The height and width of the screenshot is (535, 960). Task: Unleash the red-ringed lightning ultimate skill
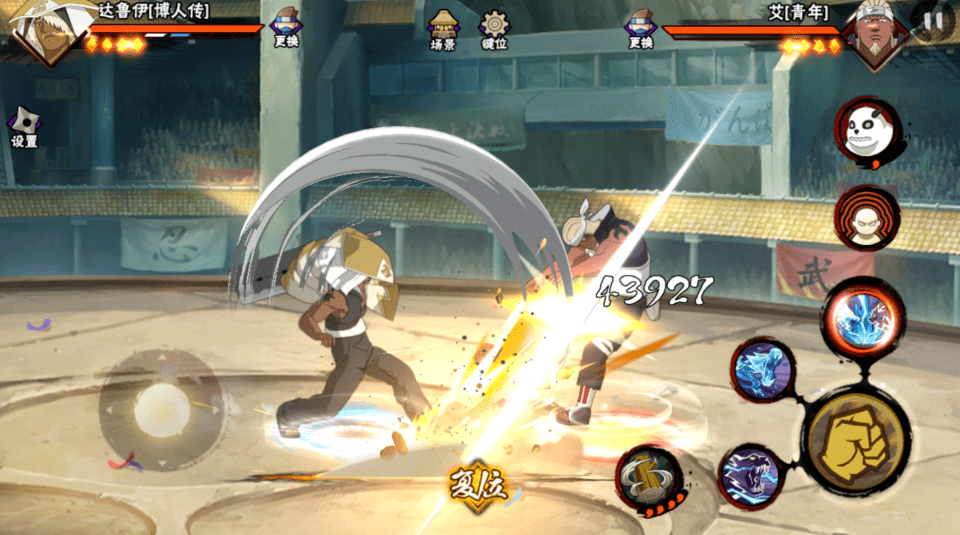[x=862, y=320]
